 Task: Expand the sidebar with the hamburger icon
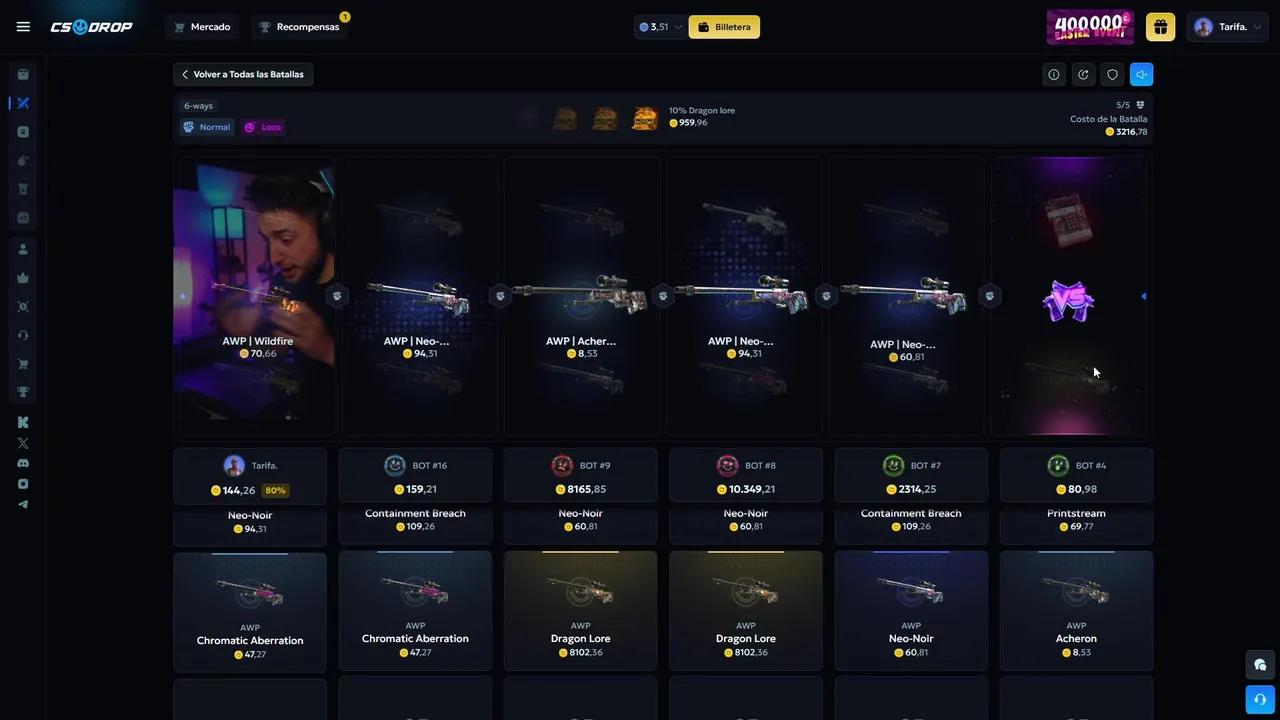point(23,26)
